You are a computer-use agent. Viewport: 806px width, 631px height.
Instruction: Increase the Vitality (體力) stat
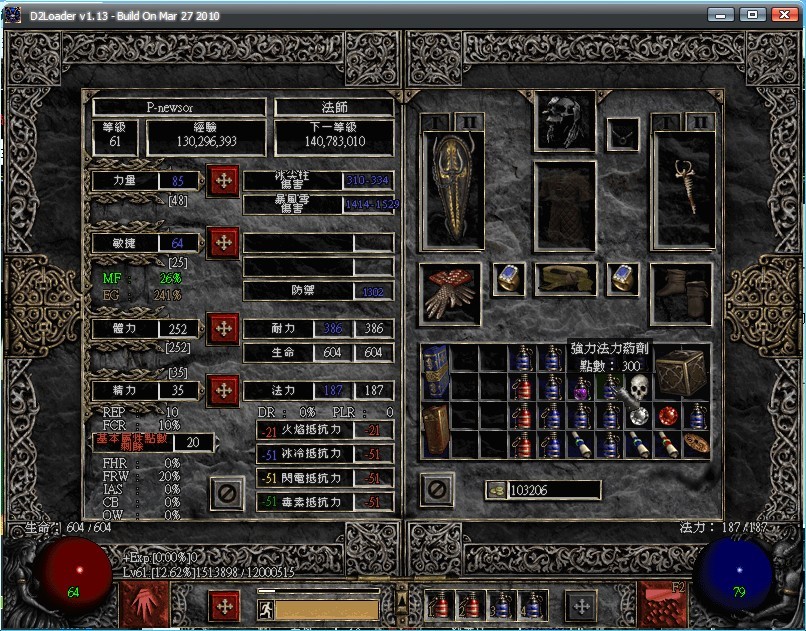[x=222, y=328]
